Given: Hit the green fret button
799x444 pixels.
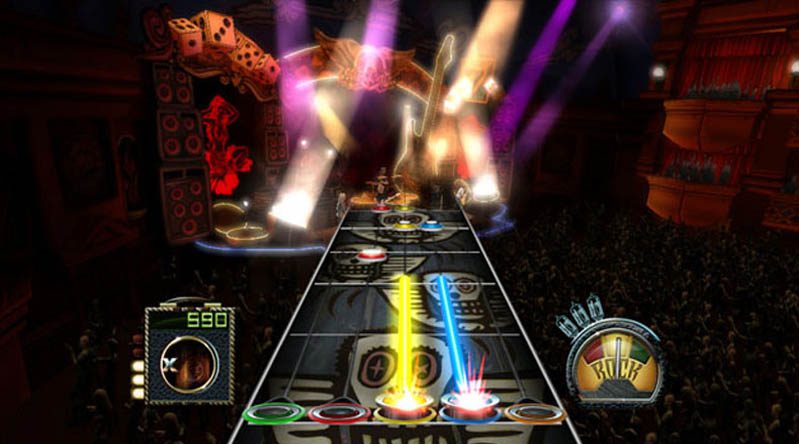Looking at the screenshot, I should [274, 412].
